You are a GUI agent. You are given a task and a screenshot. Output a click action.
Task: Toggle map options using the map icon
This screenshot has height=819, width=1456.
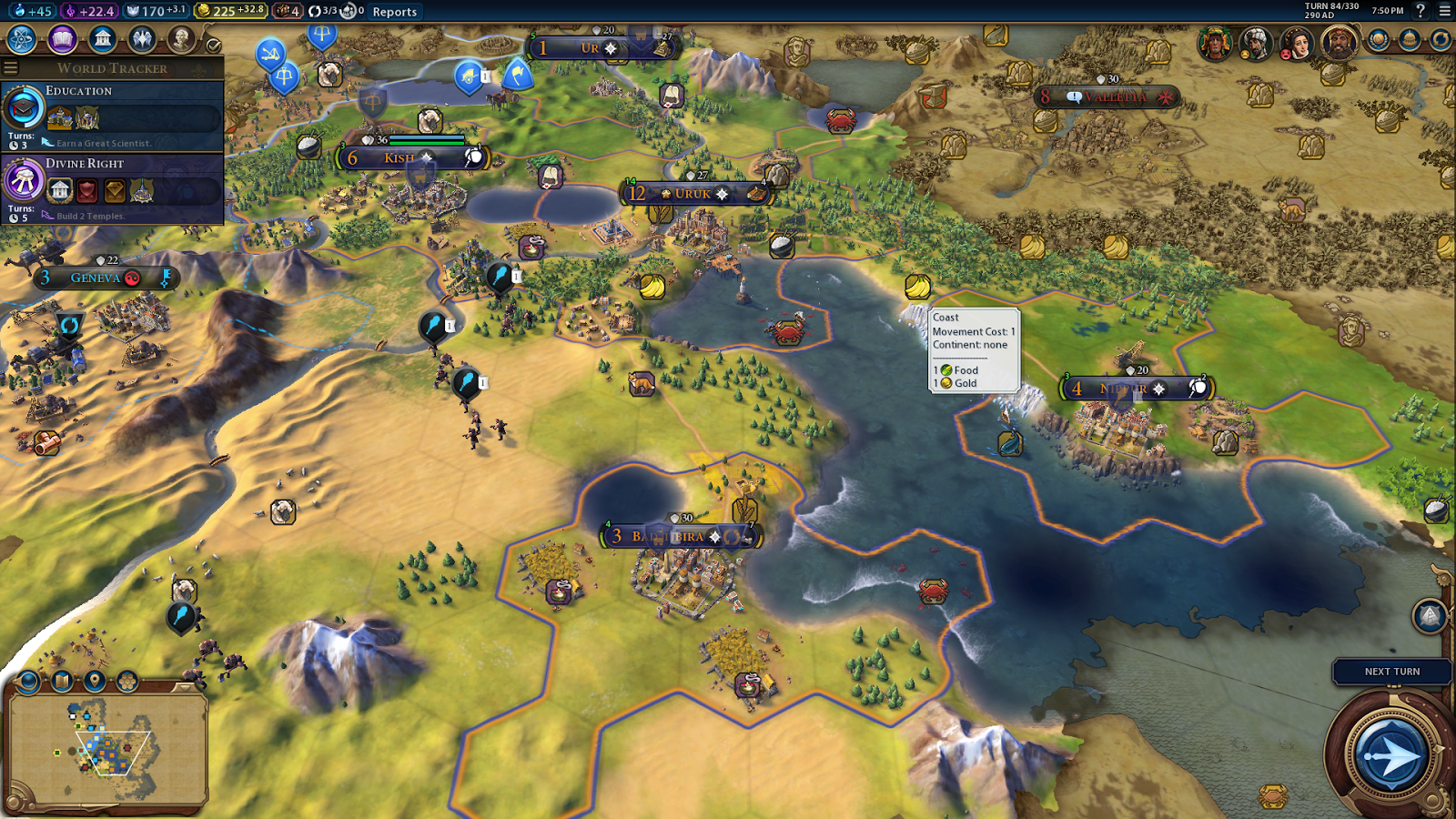click(61, 681)
